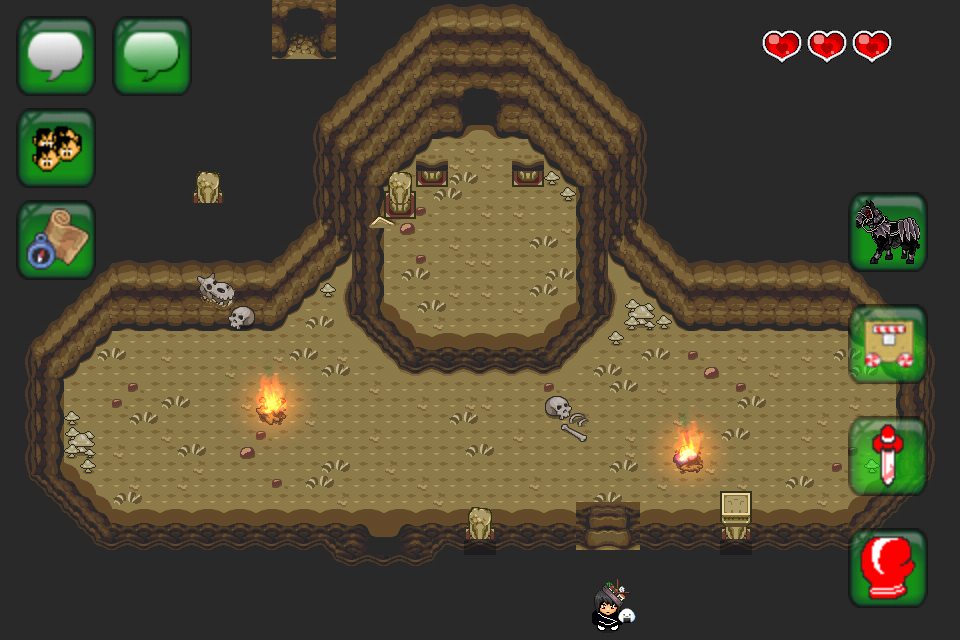Tap the green speech bubble button

[x=152, y=56]
